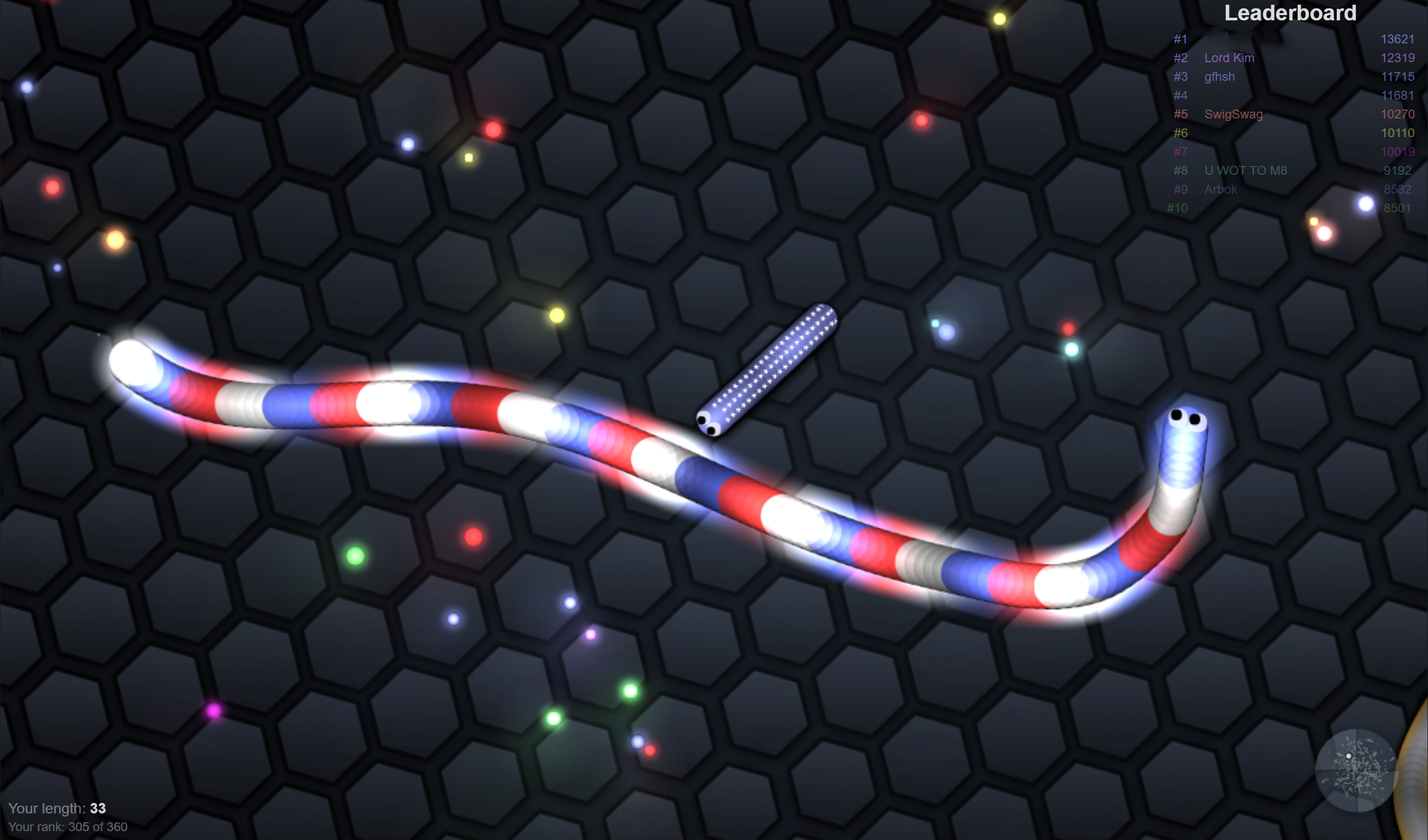
Task: Select Arbok on the leaderboard
Action: [x=1221, y=189]
